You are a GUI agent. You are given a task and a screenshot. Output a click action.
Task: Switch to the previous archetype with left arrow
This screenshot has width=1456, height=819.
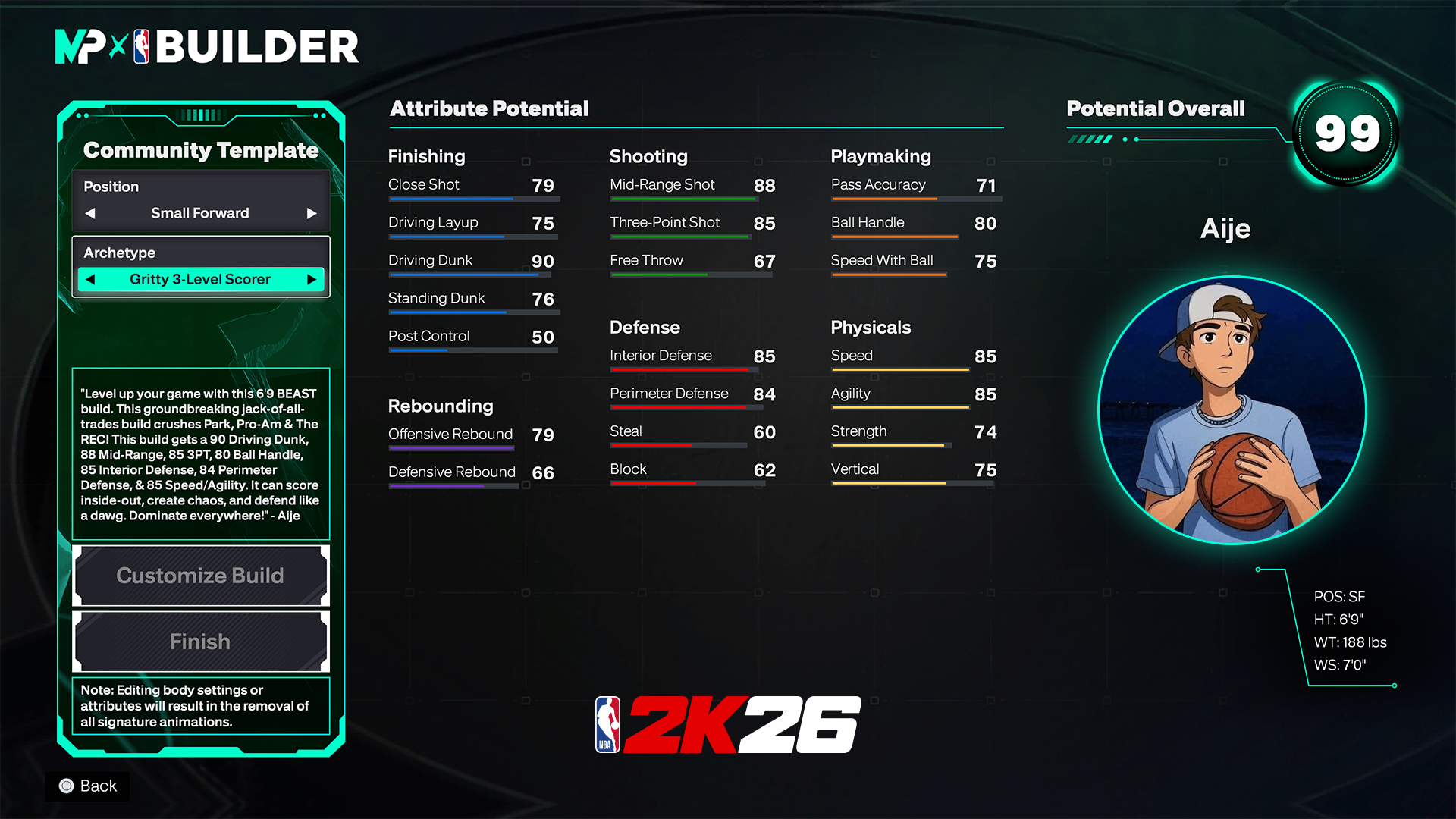tap(90, 279)
